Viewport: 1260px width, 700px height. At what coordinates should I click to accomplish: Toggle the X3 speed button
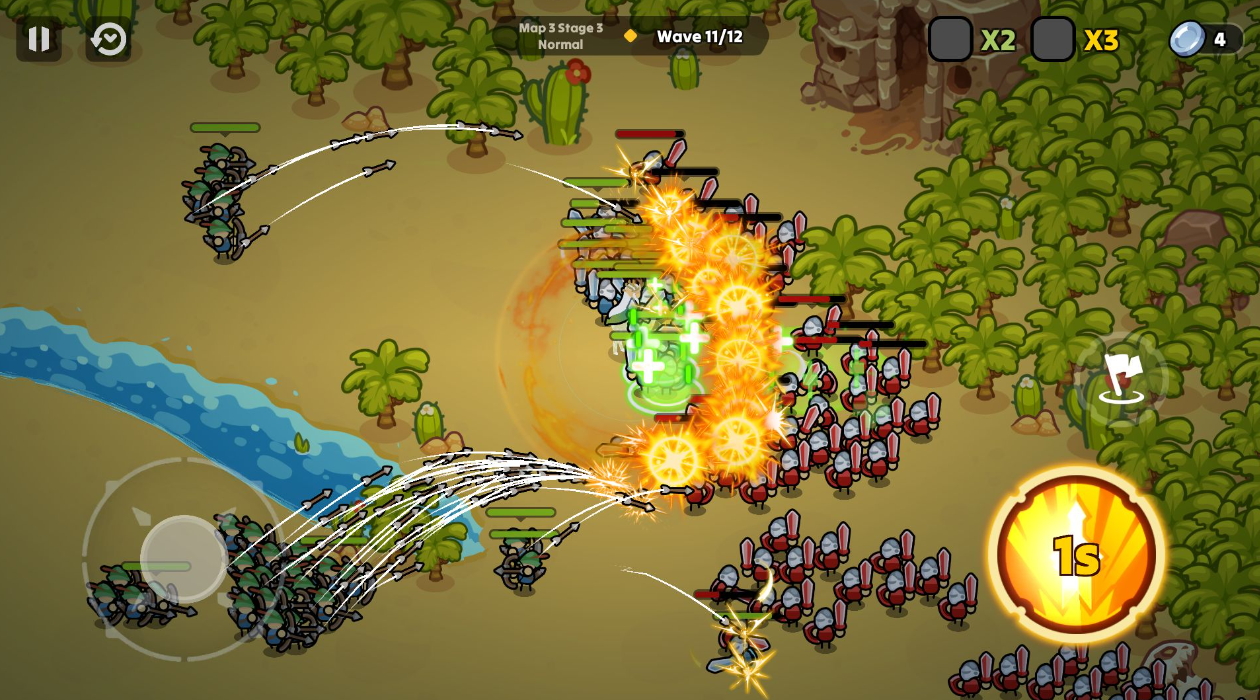tap(1053, 40)
